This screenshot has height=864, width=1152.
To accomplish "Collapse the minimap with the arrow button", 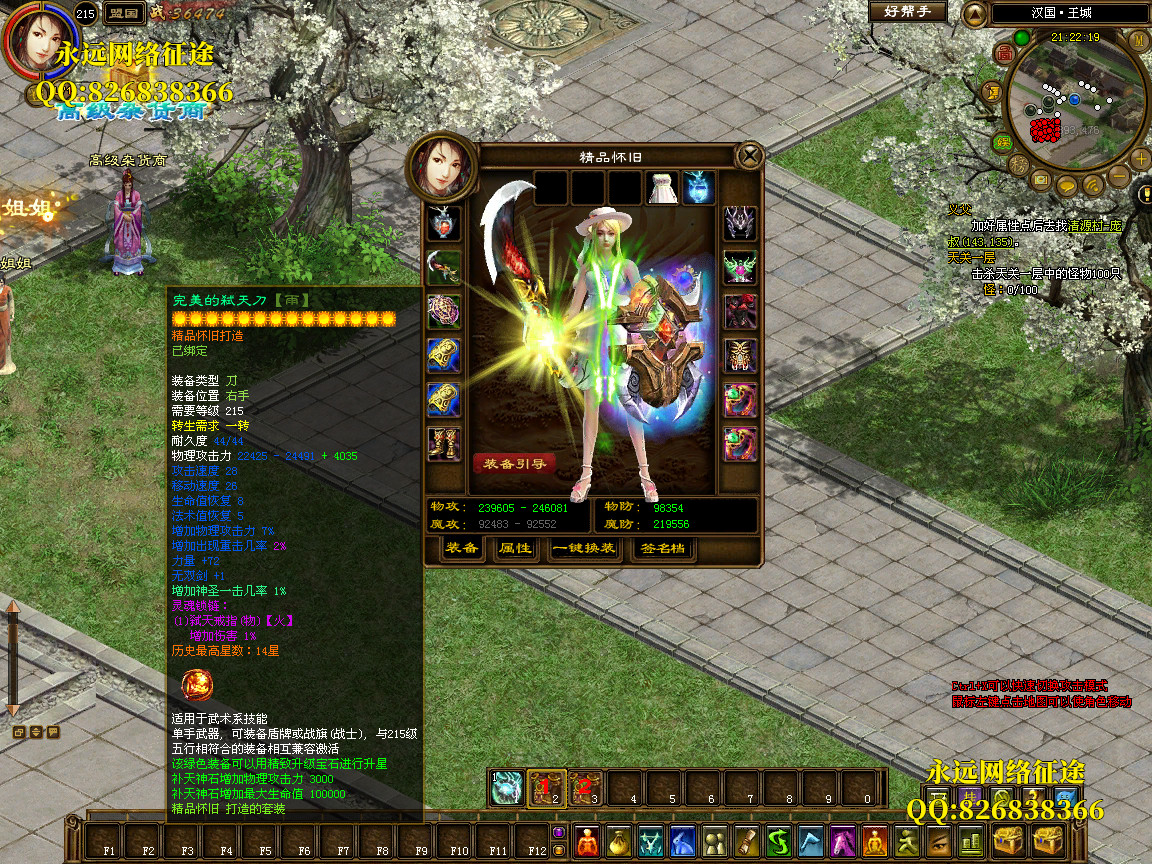I will (975, 13).
